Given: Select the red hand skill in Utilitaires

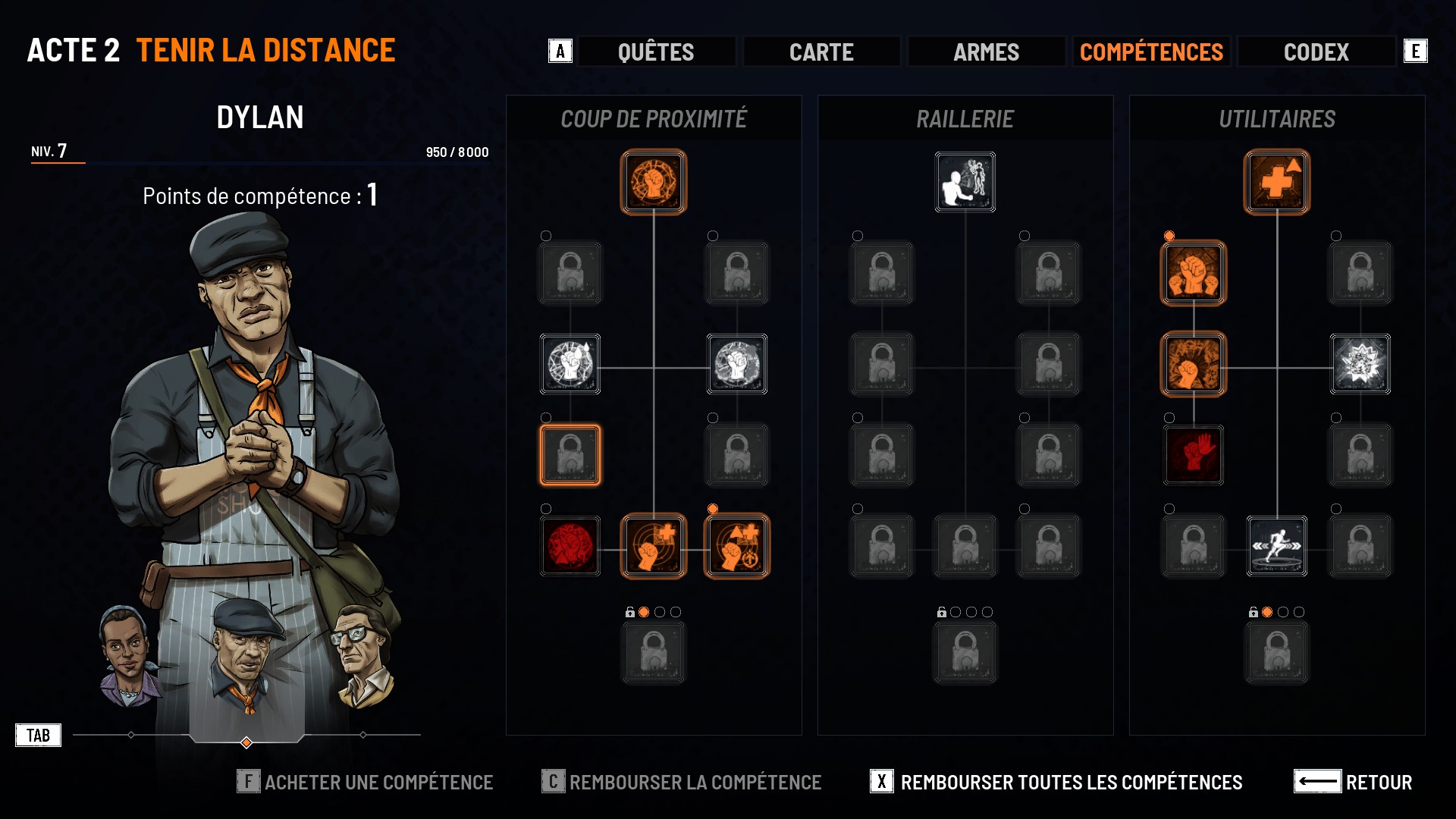Looking at the screenshot, I should (x=1194, y=455).
